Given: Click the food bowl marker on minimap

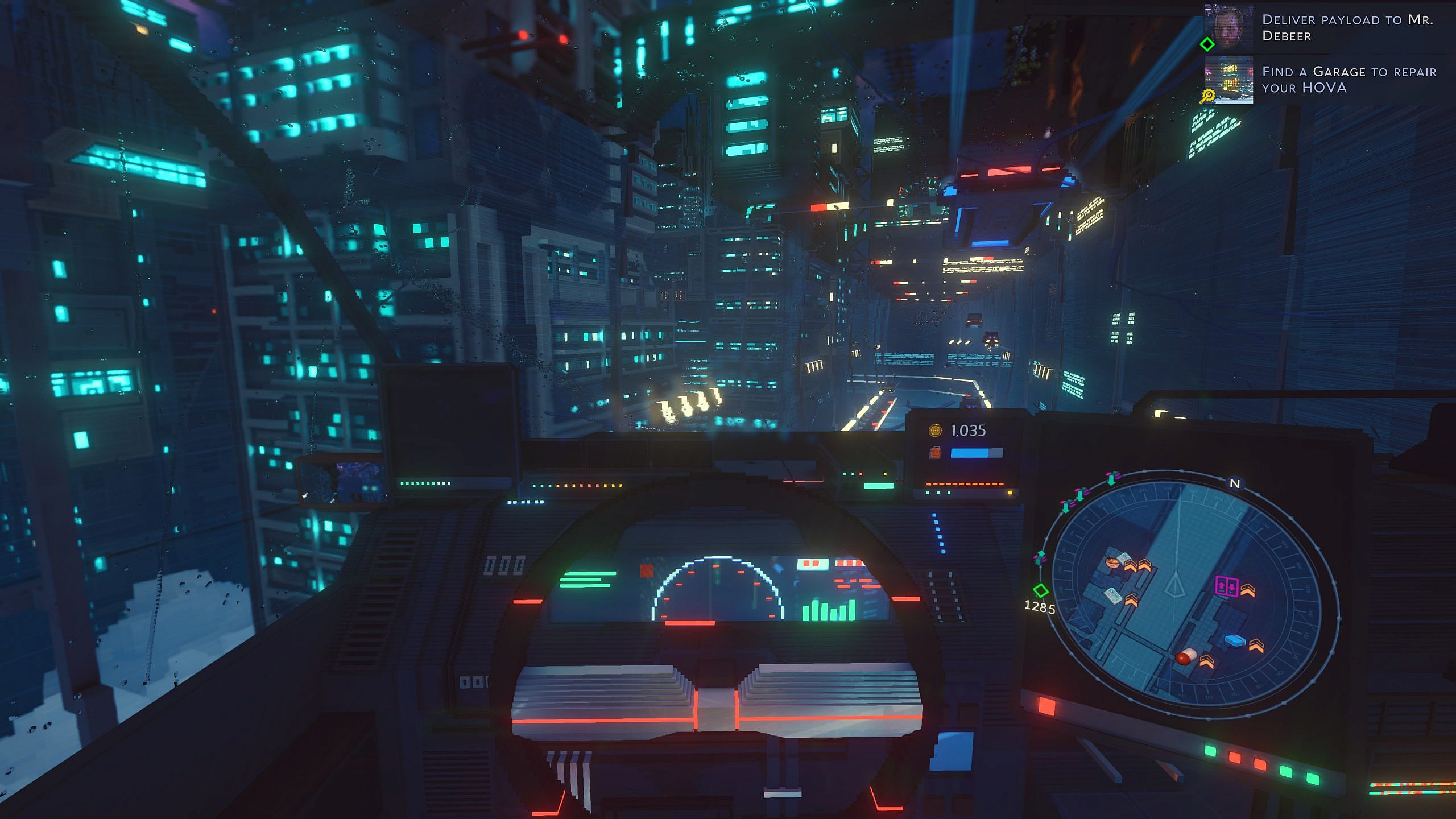Looking at the screenshot, I should (x=1112, y=562).
